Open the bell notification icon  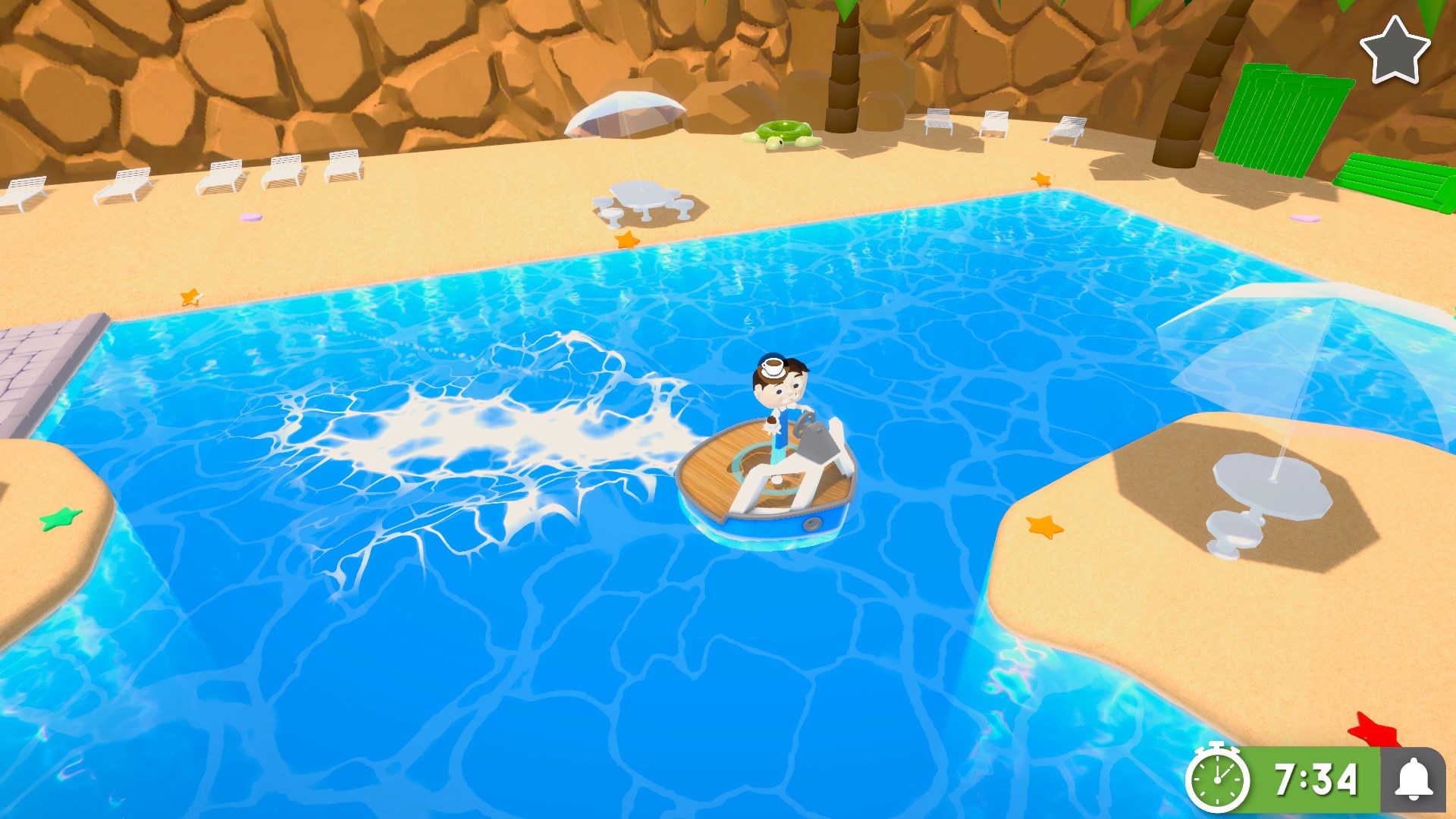pos(1417,778)
